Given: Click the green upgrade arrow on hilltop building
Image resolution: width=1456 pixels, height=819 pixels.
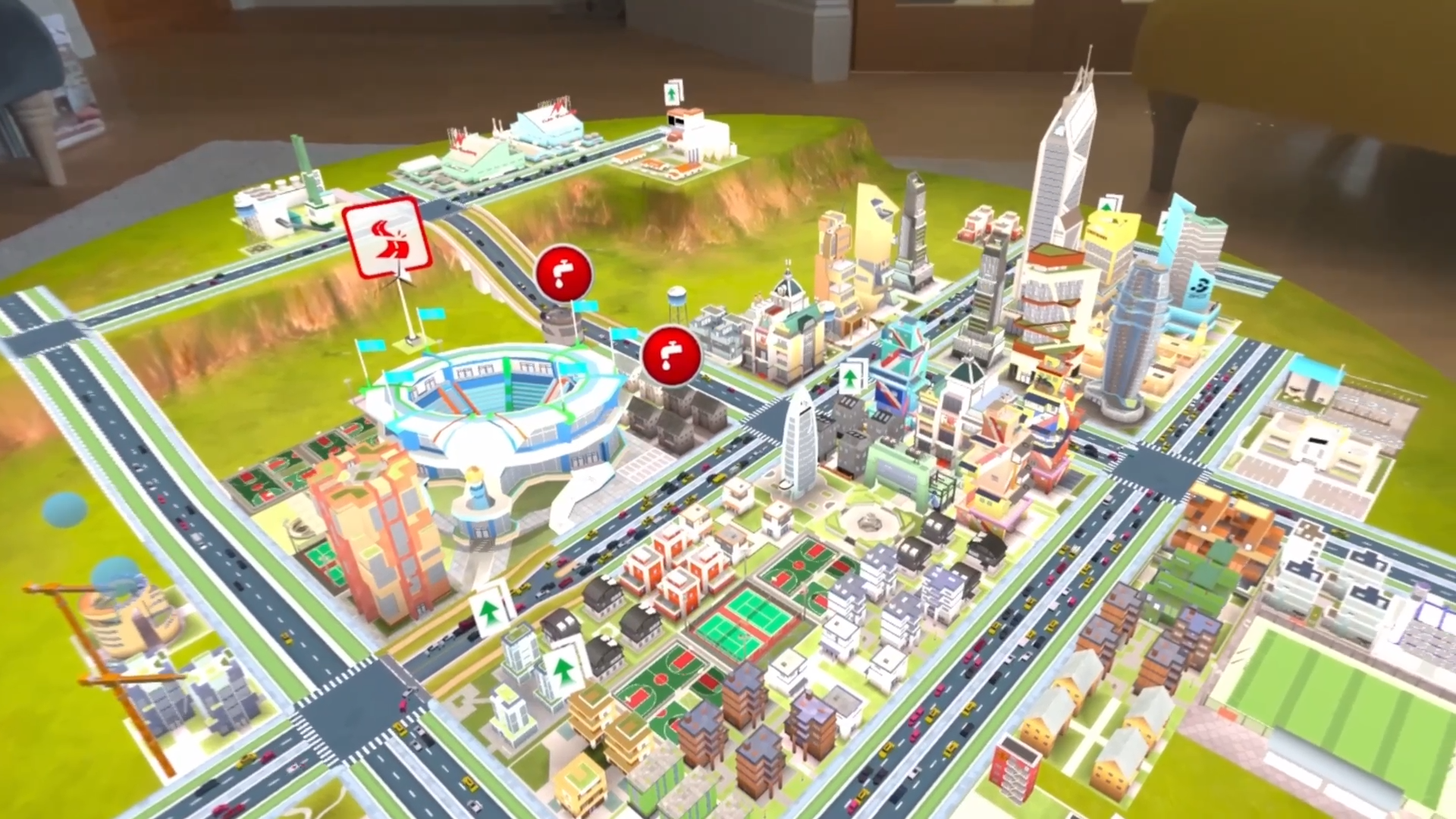Looking at the screenshot, I should click(x=673, y=93).
